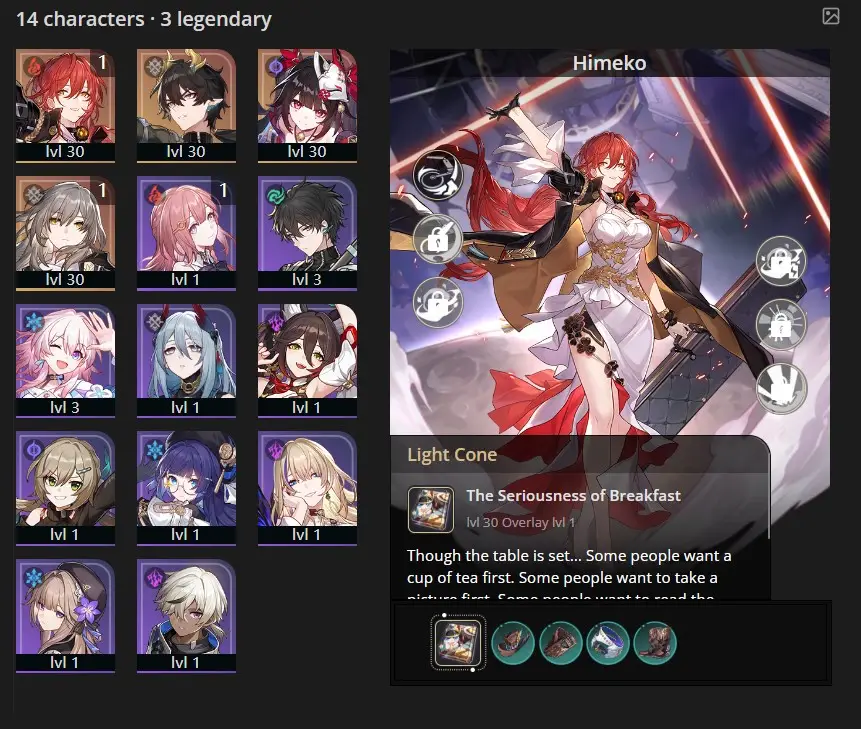Select Himeko's red-haired character card
The width and height of the screenshot is (861, 729).
[65, 101]
